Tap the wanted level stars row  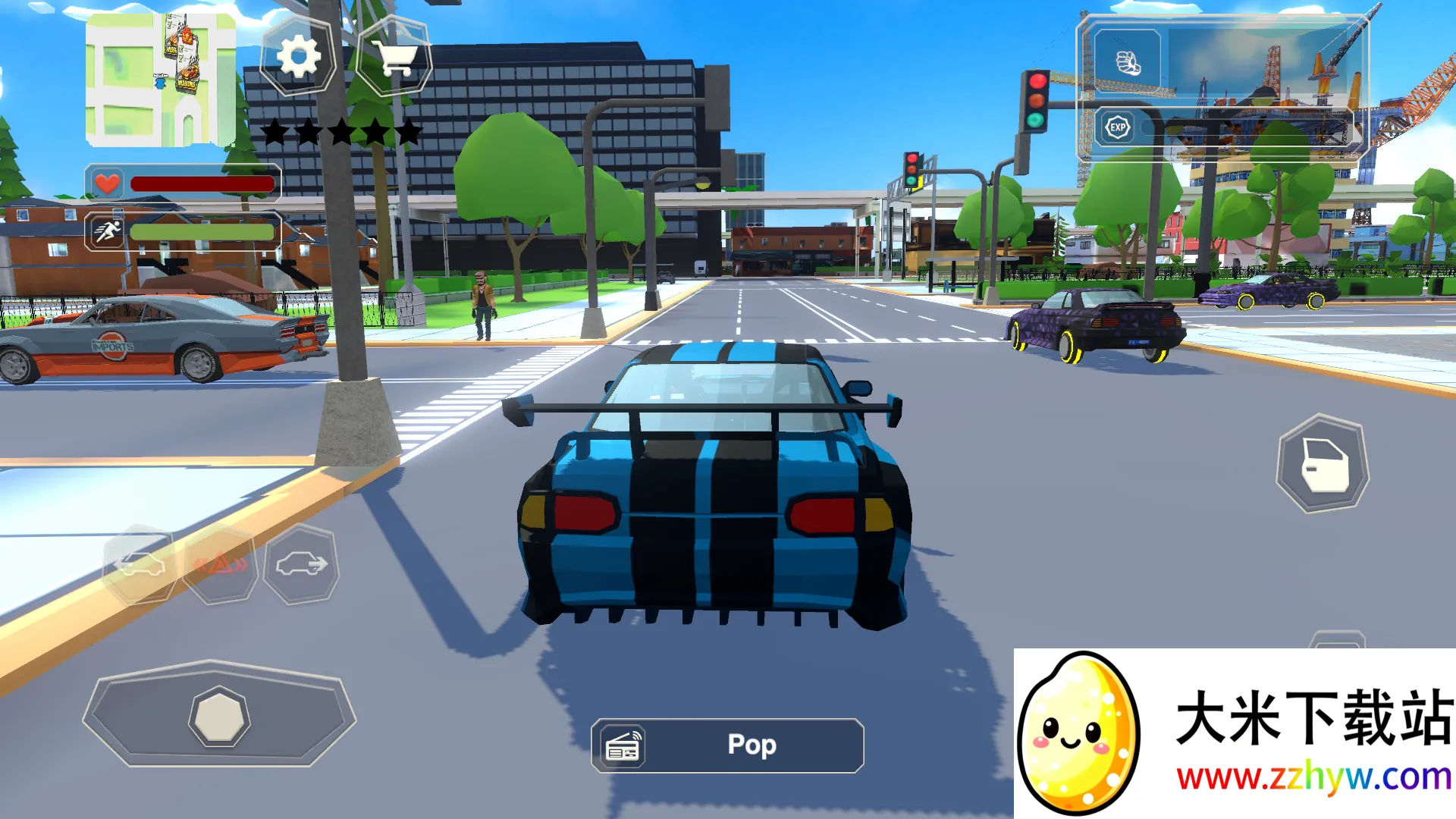click(340, 130)
